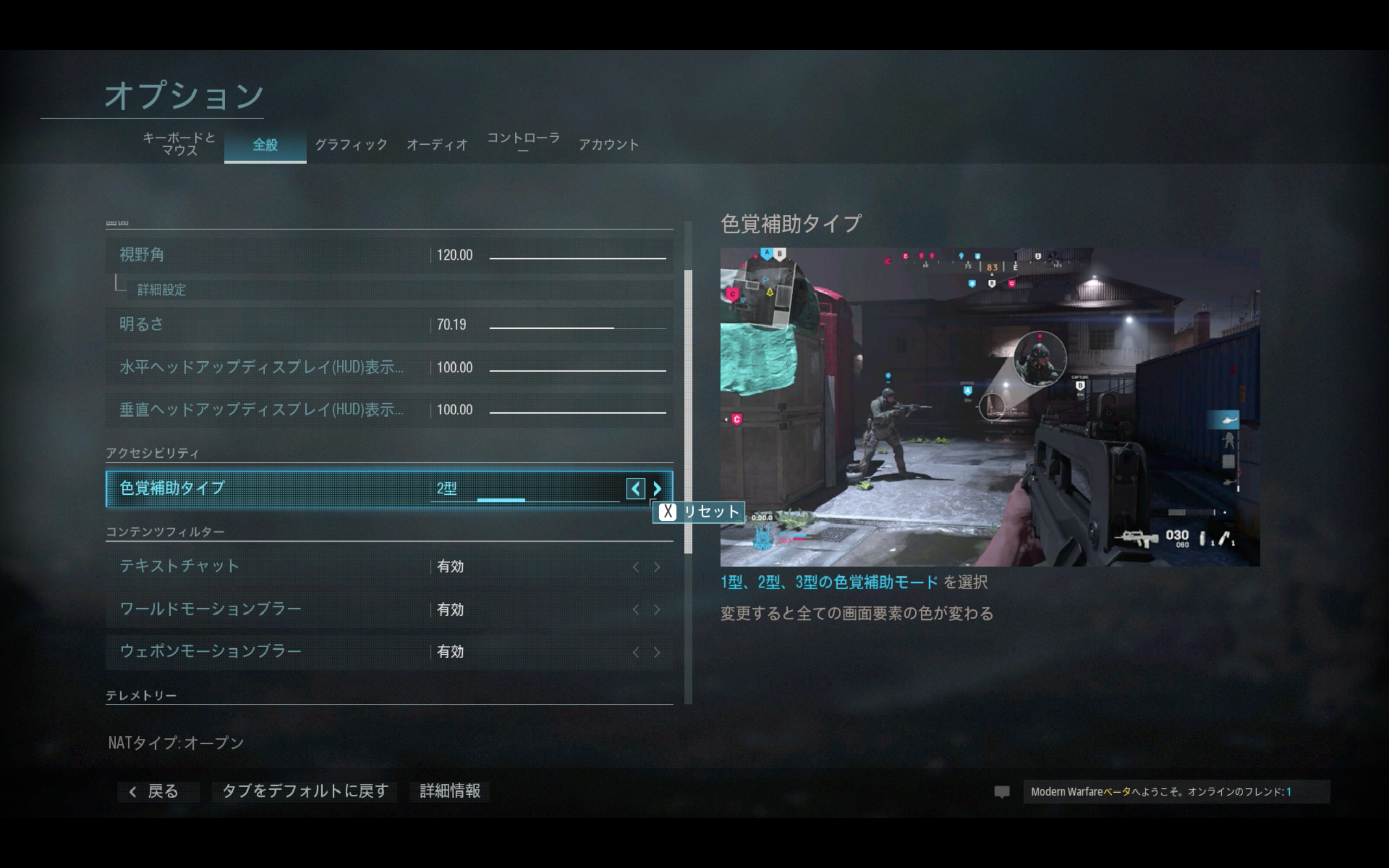Change the ワールドモーションブラー setting
Viewport: 1389px width, 868px height.
click(389, 609)
